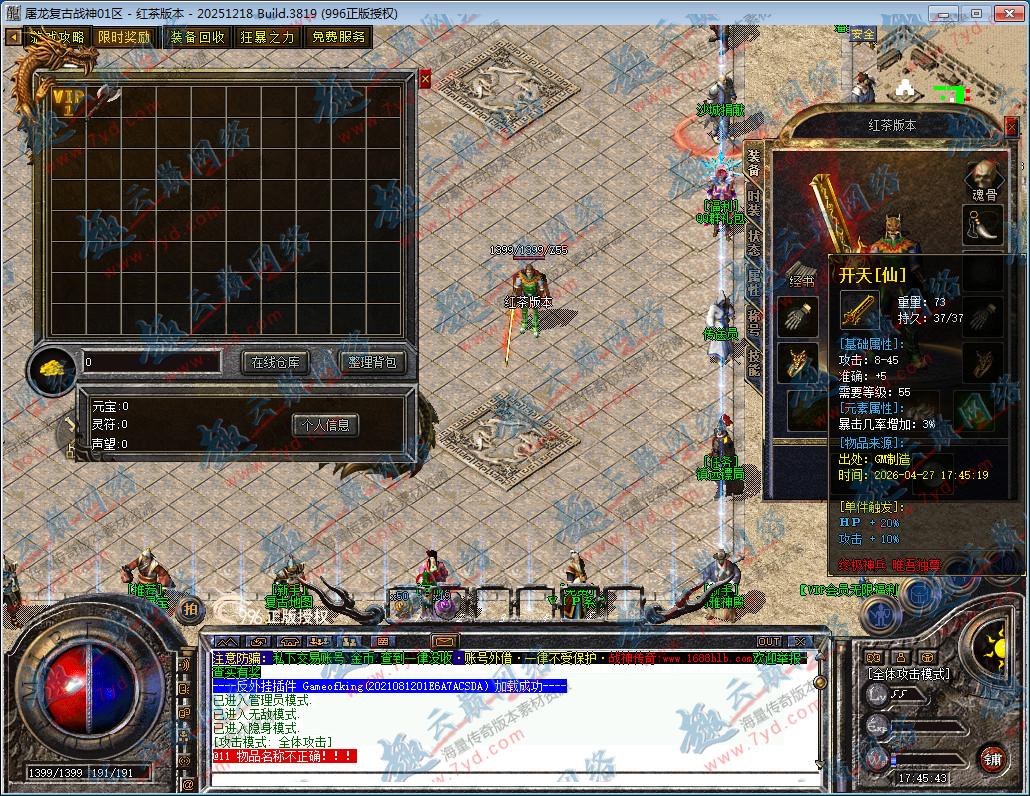
Task: Sort the bag with 整理背包
Action: click(371, 362)
